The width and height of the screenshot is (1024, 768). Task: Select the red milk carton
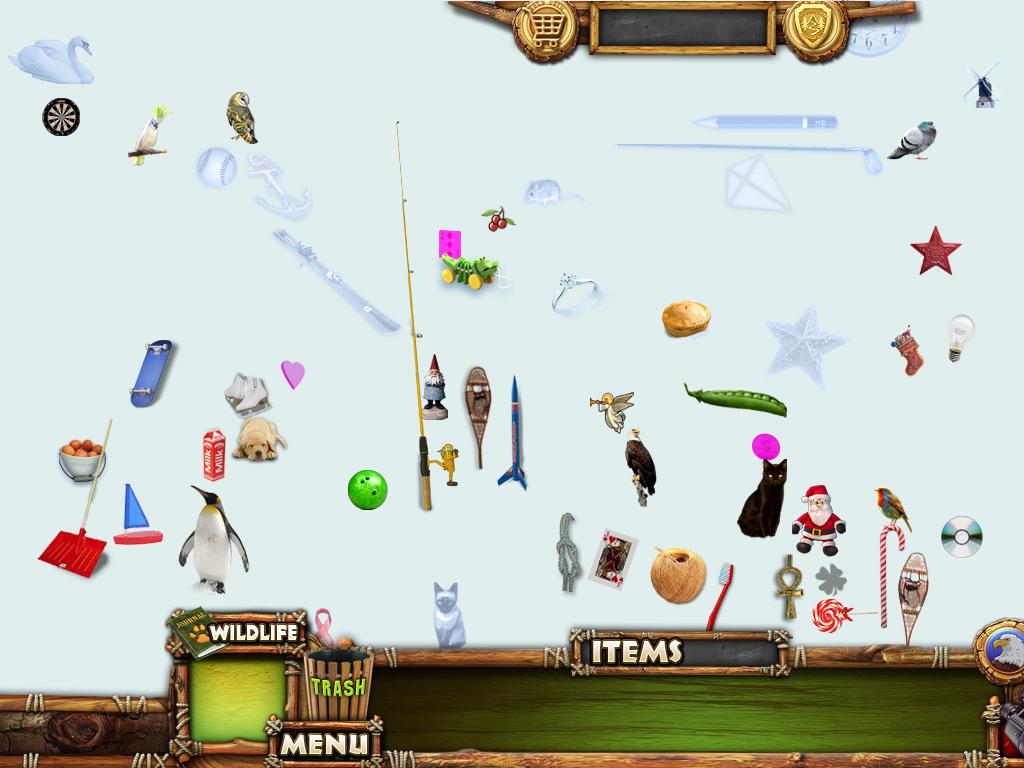point(214,455)
